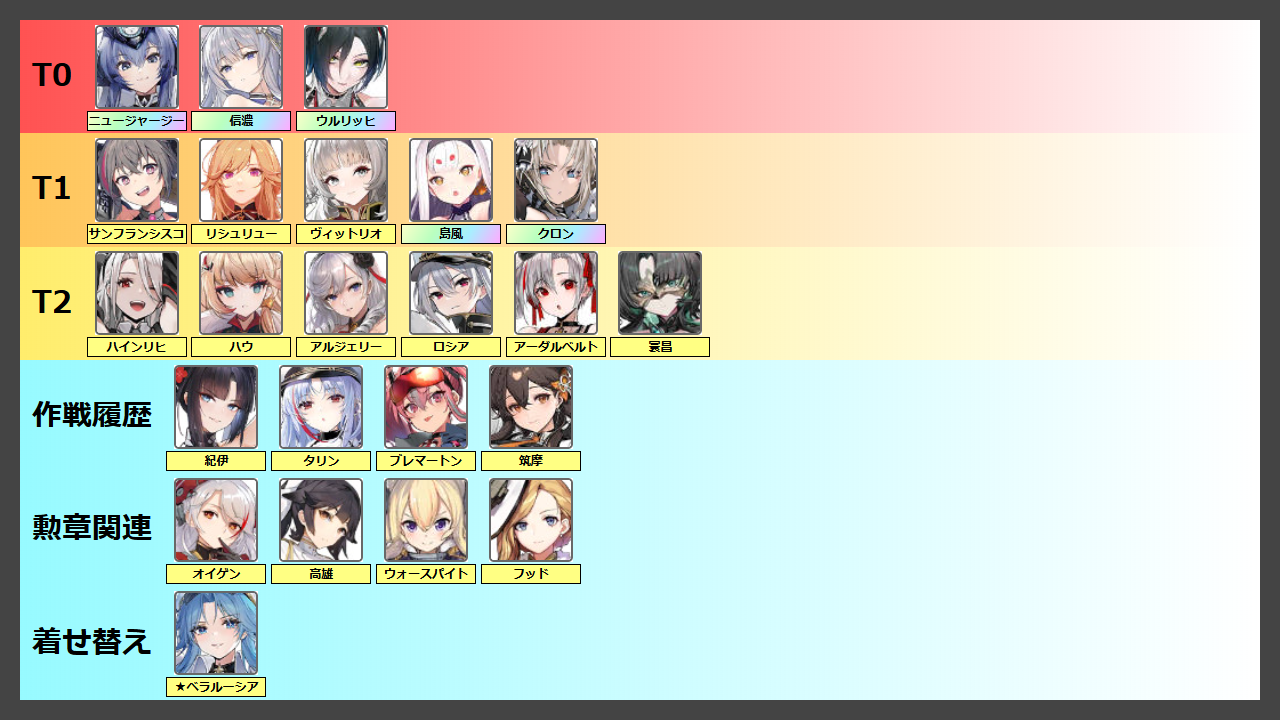The image size is (1280, 720).
Task: Open the ウルリッヒ portrait in T0
Action: pos(346,67)
